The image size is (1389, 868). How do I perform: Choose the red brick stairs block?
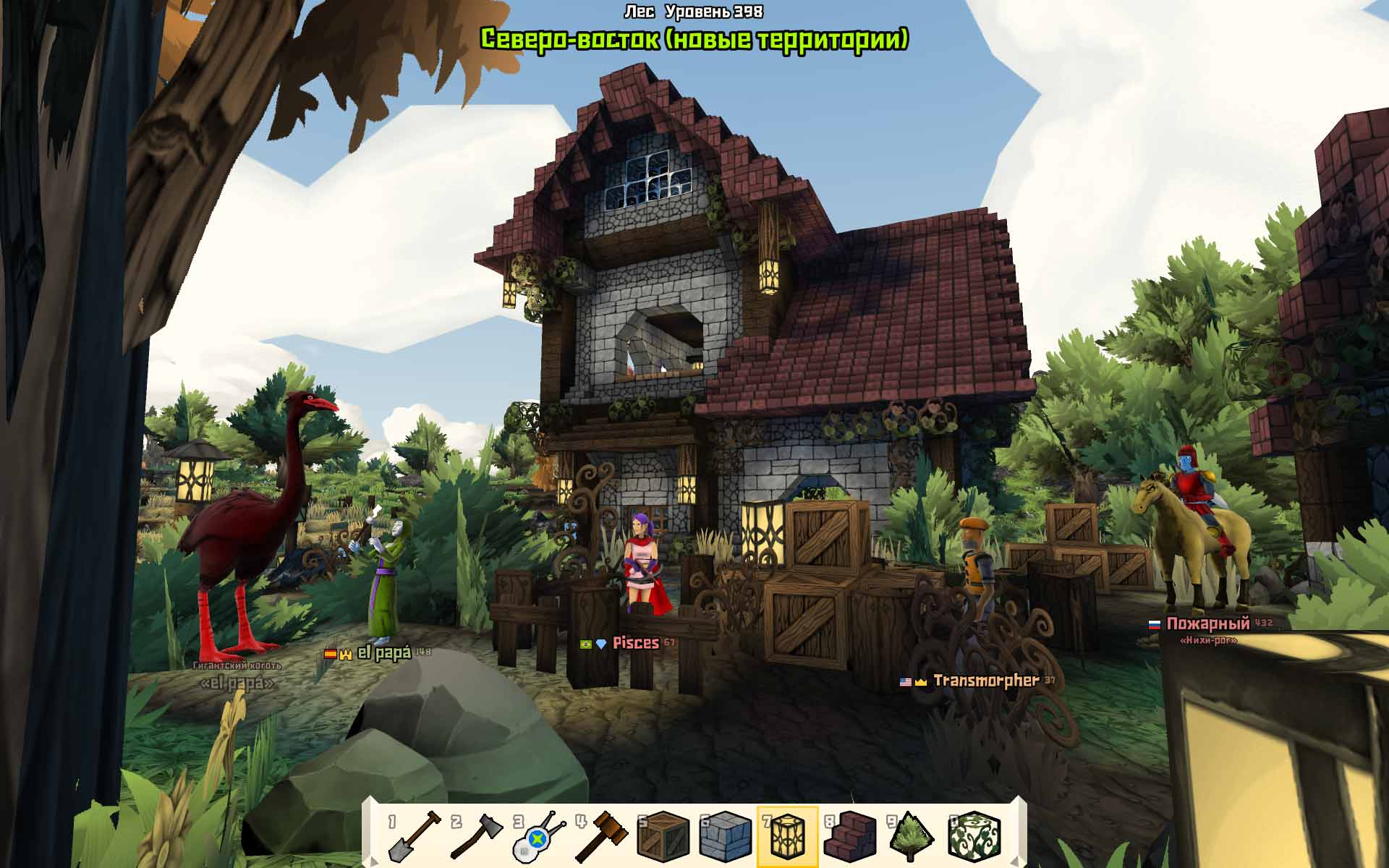pyautogui.click(x=850, y=836)
